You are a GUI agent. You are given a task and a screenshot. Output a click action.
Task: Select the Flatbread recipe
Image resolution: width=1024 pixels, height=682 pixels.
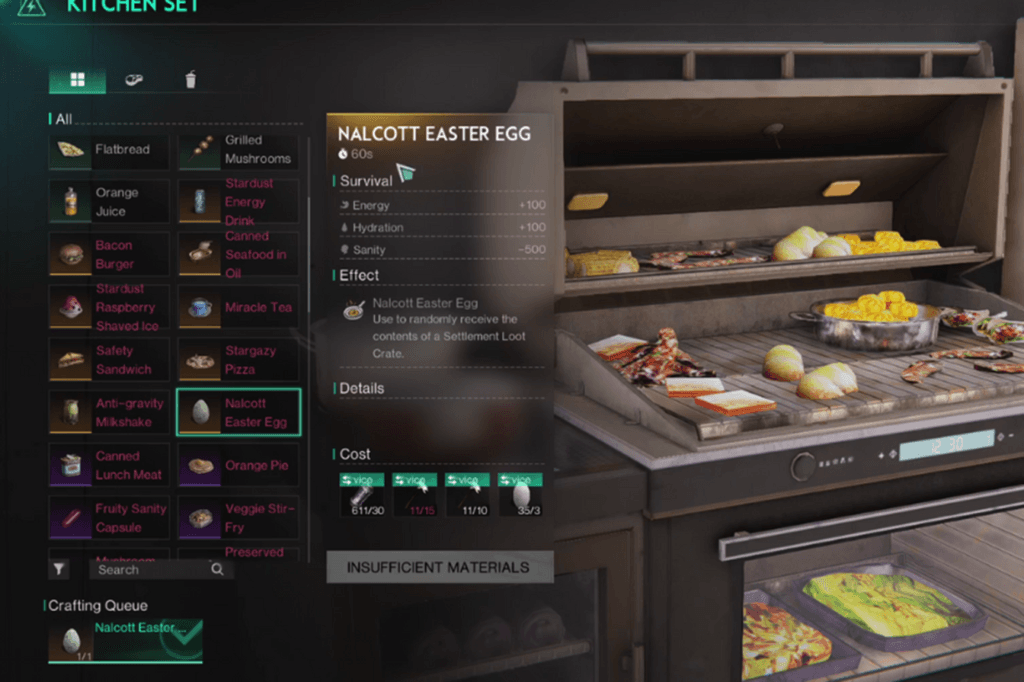pos(109,150)
